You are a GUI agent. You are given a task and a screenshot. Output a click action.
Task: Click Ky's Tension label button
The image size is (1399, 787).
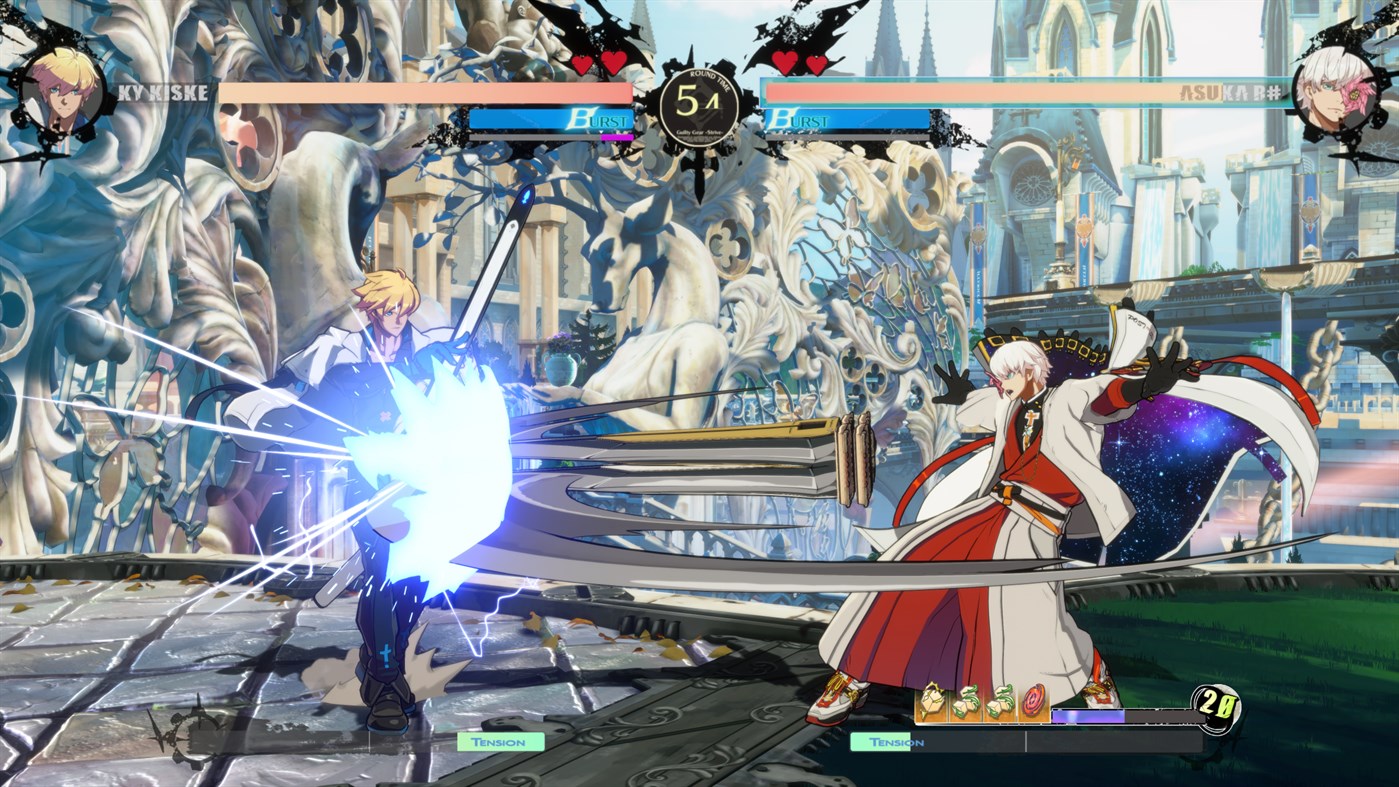[500, 741]
